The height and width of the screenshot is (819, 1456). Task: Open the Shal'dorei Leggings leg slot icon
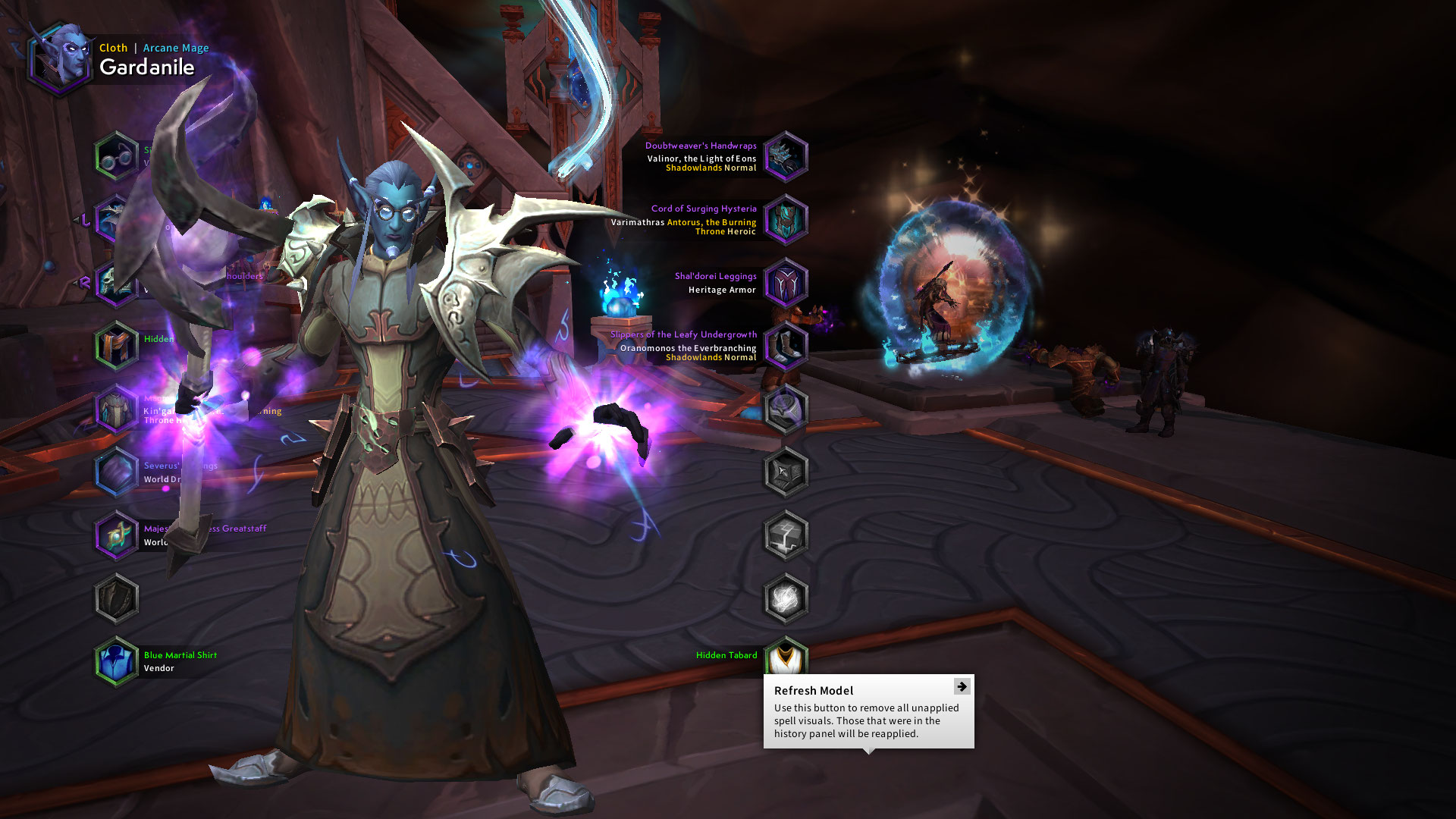click(x=786, y=284)
